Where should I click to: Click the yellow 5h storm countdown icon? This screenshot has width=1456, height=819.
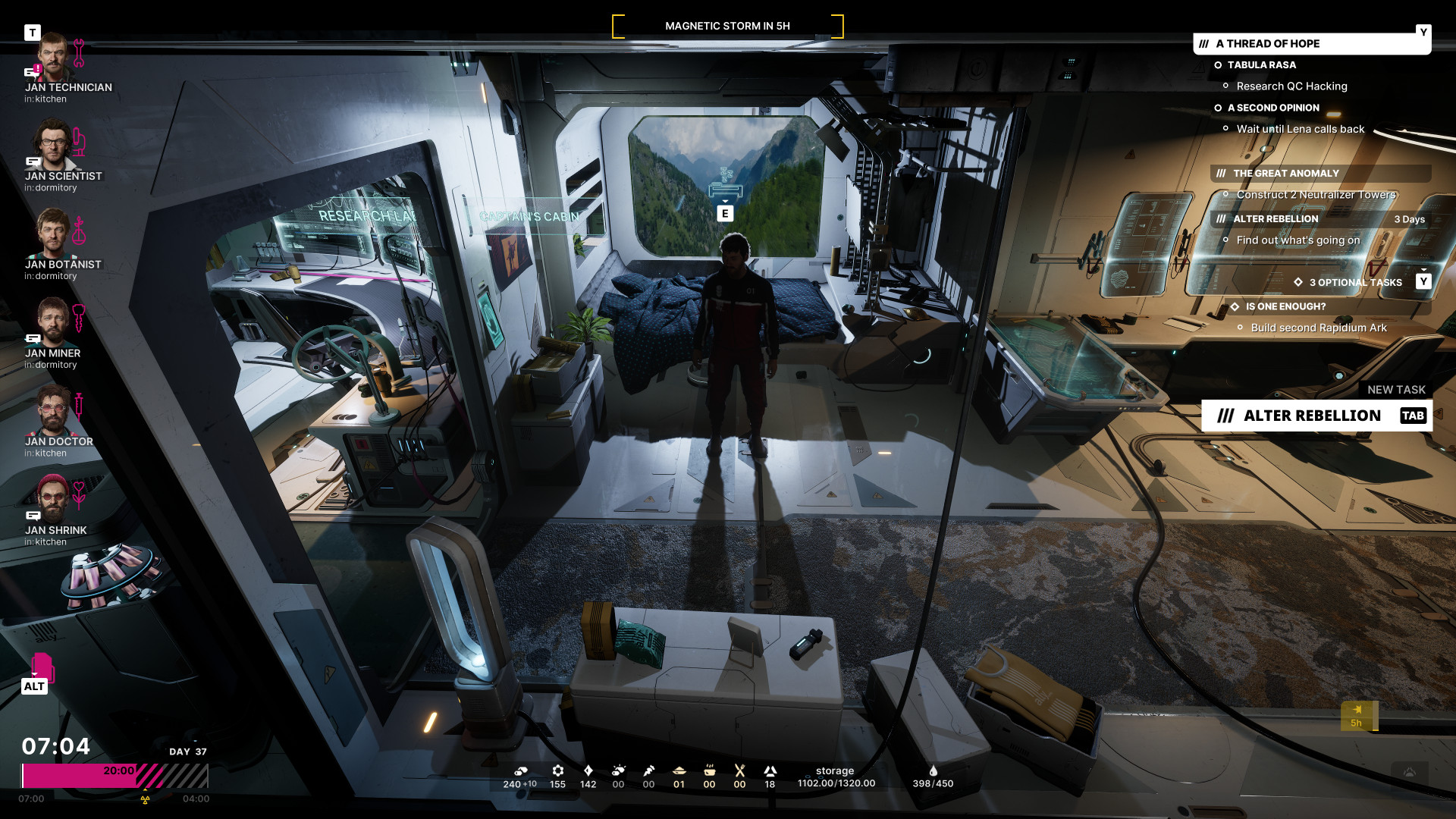[x=1357, y=716]
